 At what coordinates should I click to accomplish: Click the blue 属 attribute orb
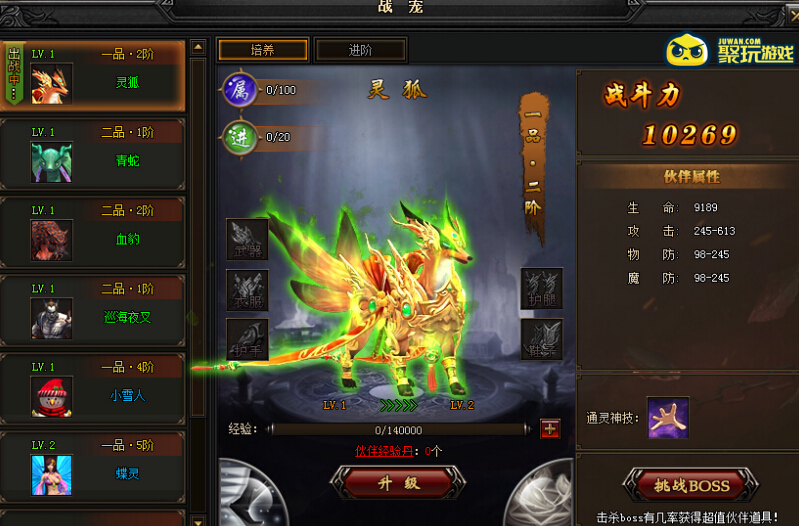[x=240, y=90]
